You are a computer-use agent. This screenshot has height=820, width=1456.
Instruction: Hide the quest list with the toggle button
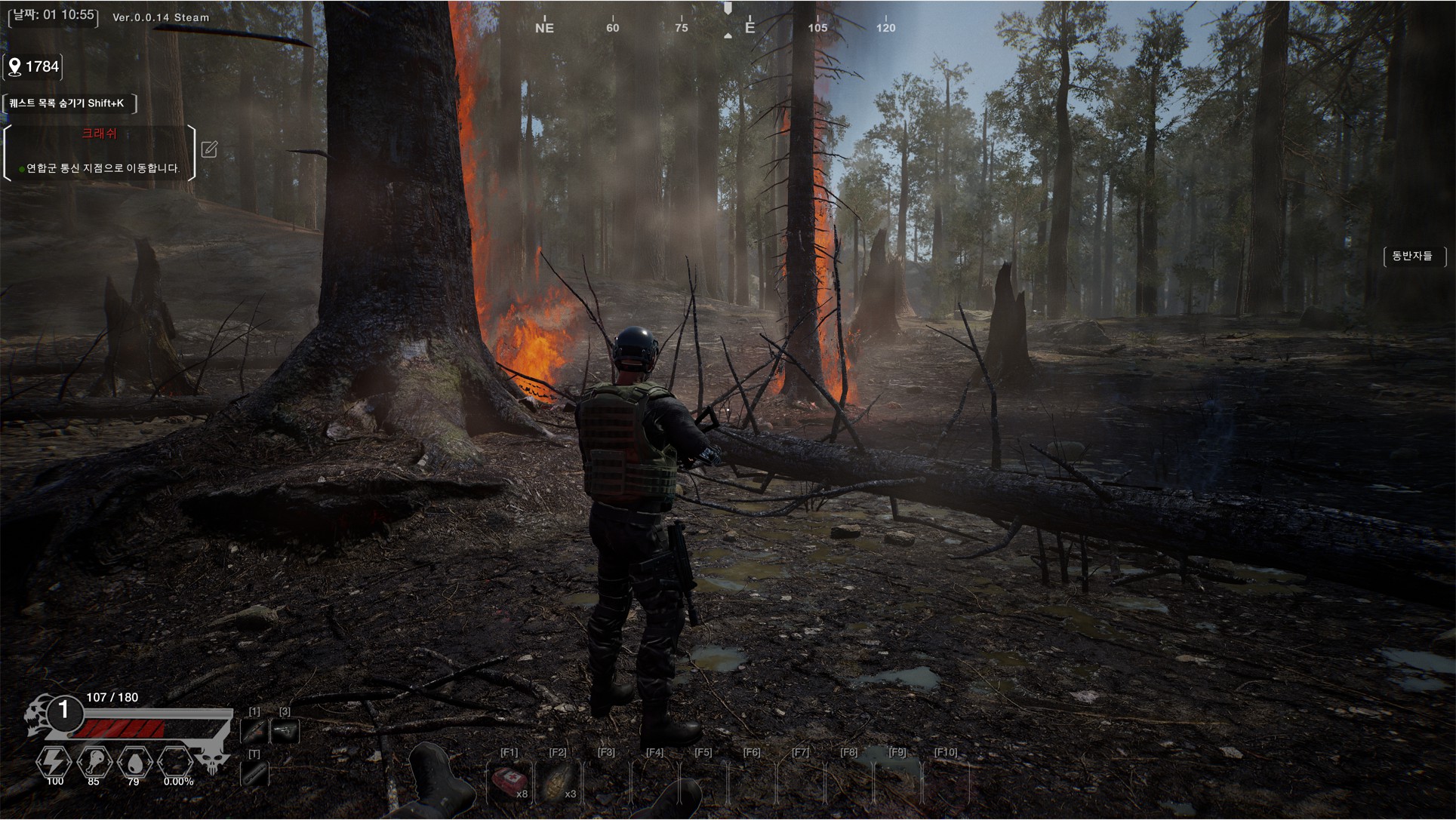(69, 103)
